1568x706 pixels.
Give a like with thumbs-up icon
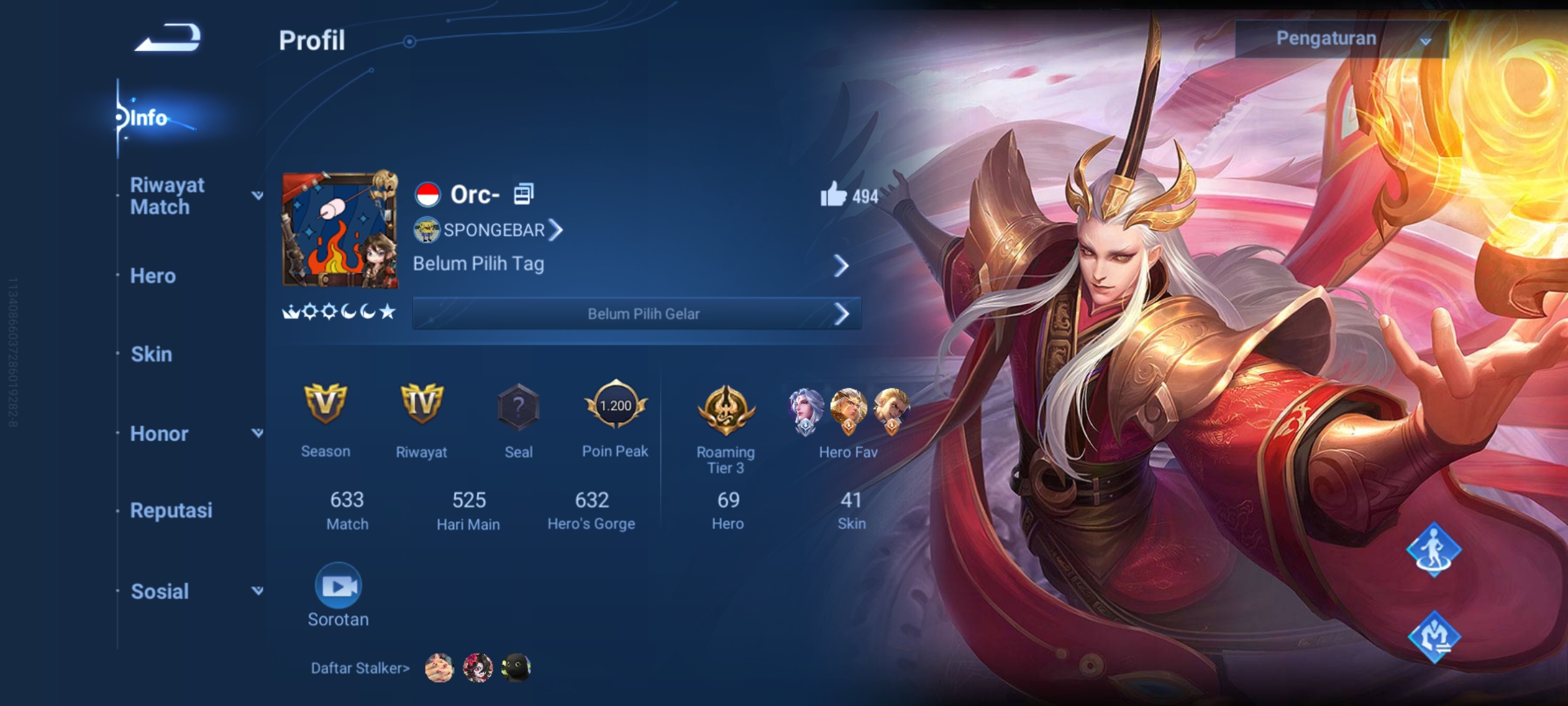[833, 195]
